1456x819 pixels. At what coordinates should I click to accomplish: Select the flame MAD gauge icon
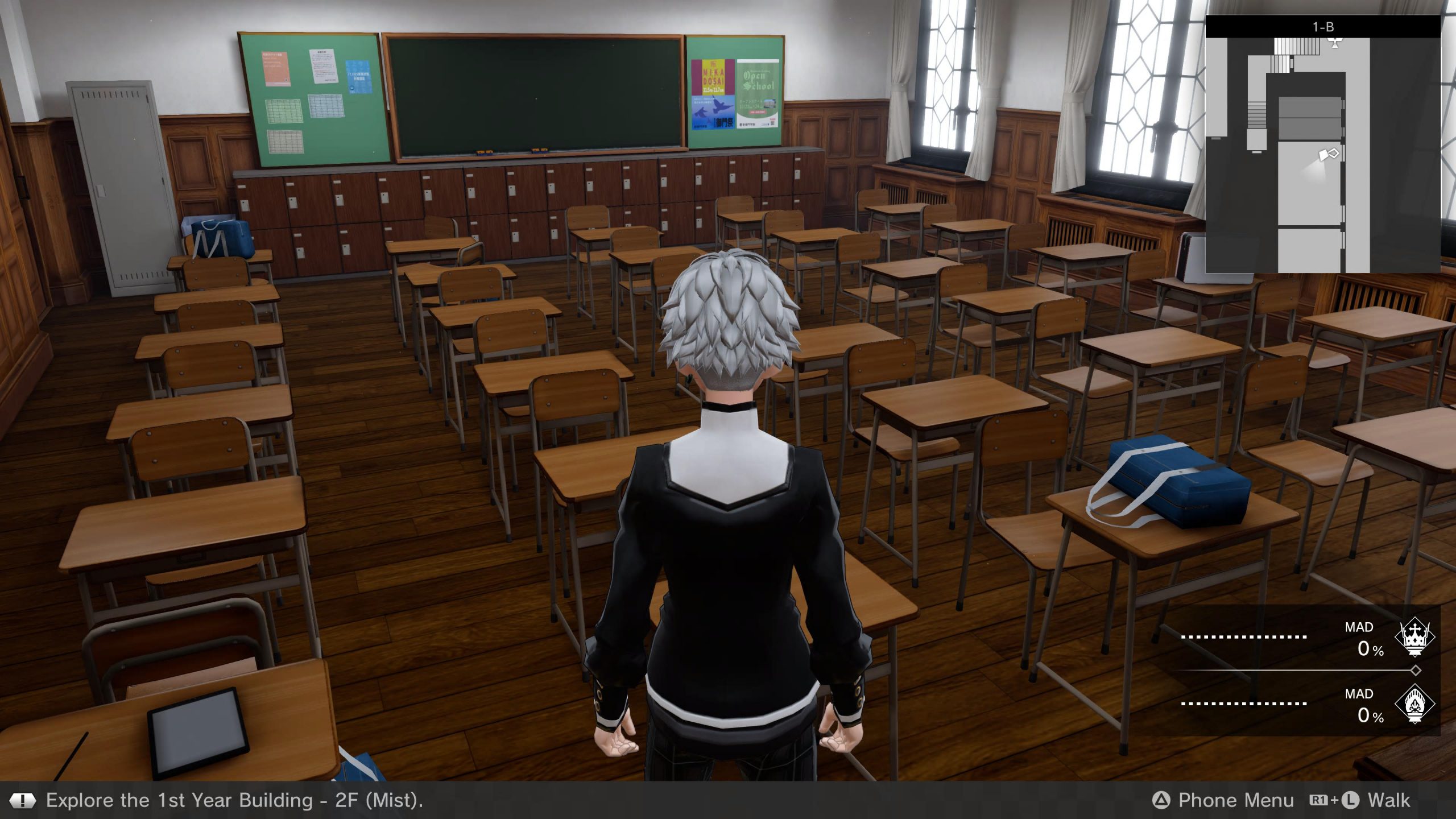tap(1414, 704)
